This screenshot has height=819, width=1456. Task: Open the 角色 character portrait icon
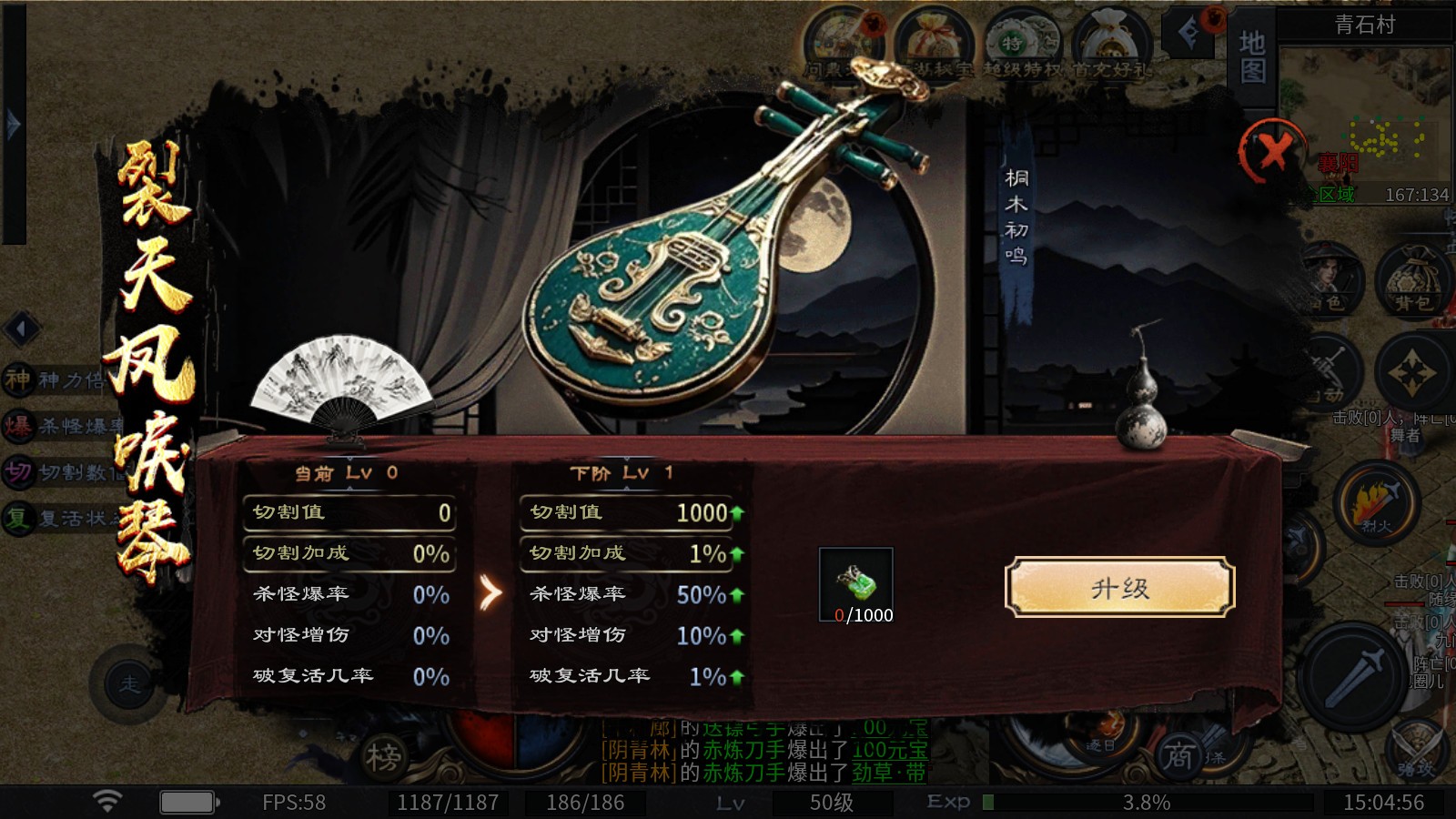pyautogui.click(x=1330, y=279)
